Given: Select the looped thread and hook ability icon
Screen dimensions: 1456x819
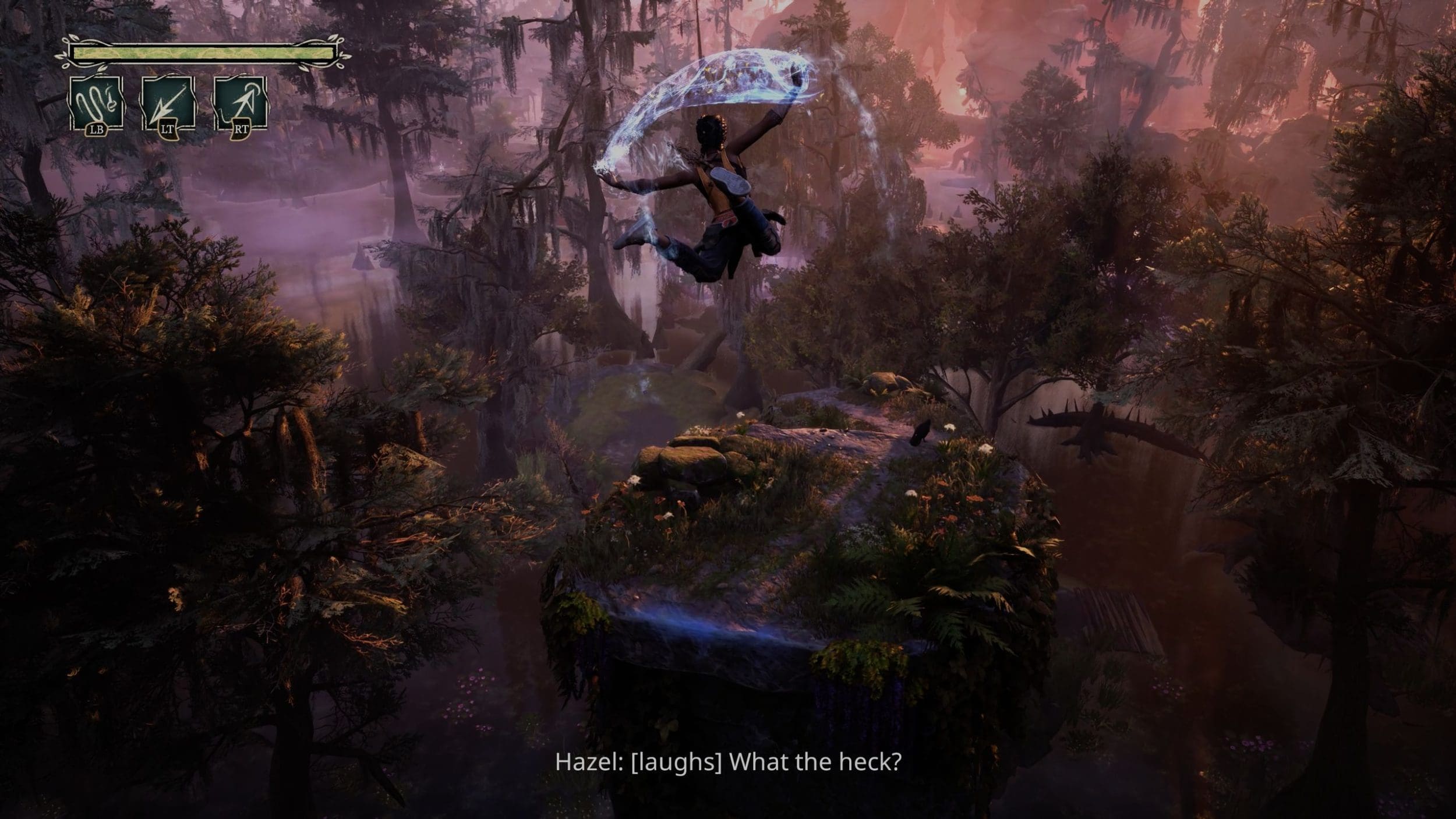Looking at the screenshot, I should tap(97, 105).
